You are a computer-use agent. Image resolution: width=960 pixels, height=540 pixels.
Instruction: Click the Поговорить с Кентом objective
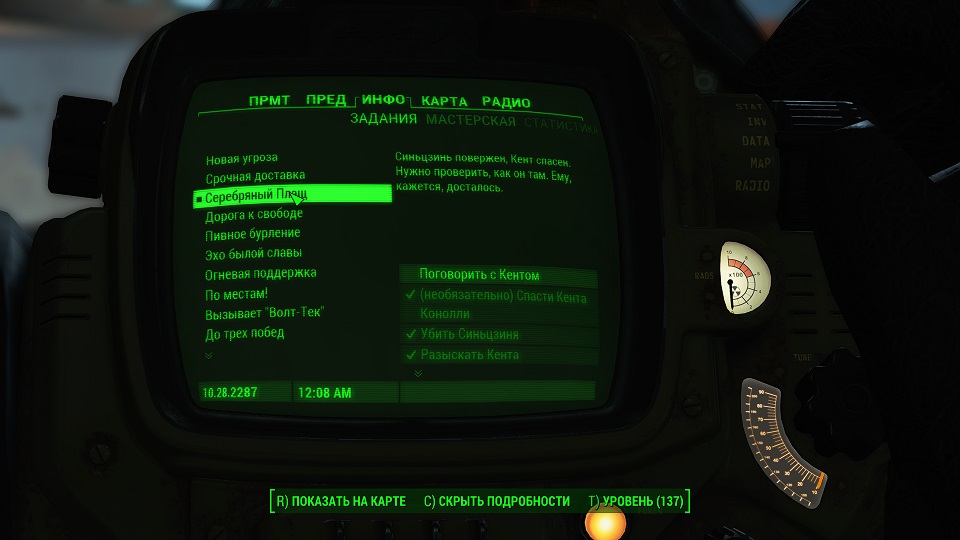pyautogui.click(x=479, y=275)
